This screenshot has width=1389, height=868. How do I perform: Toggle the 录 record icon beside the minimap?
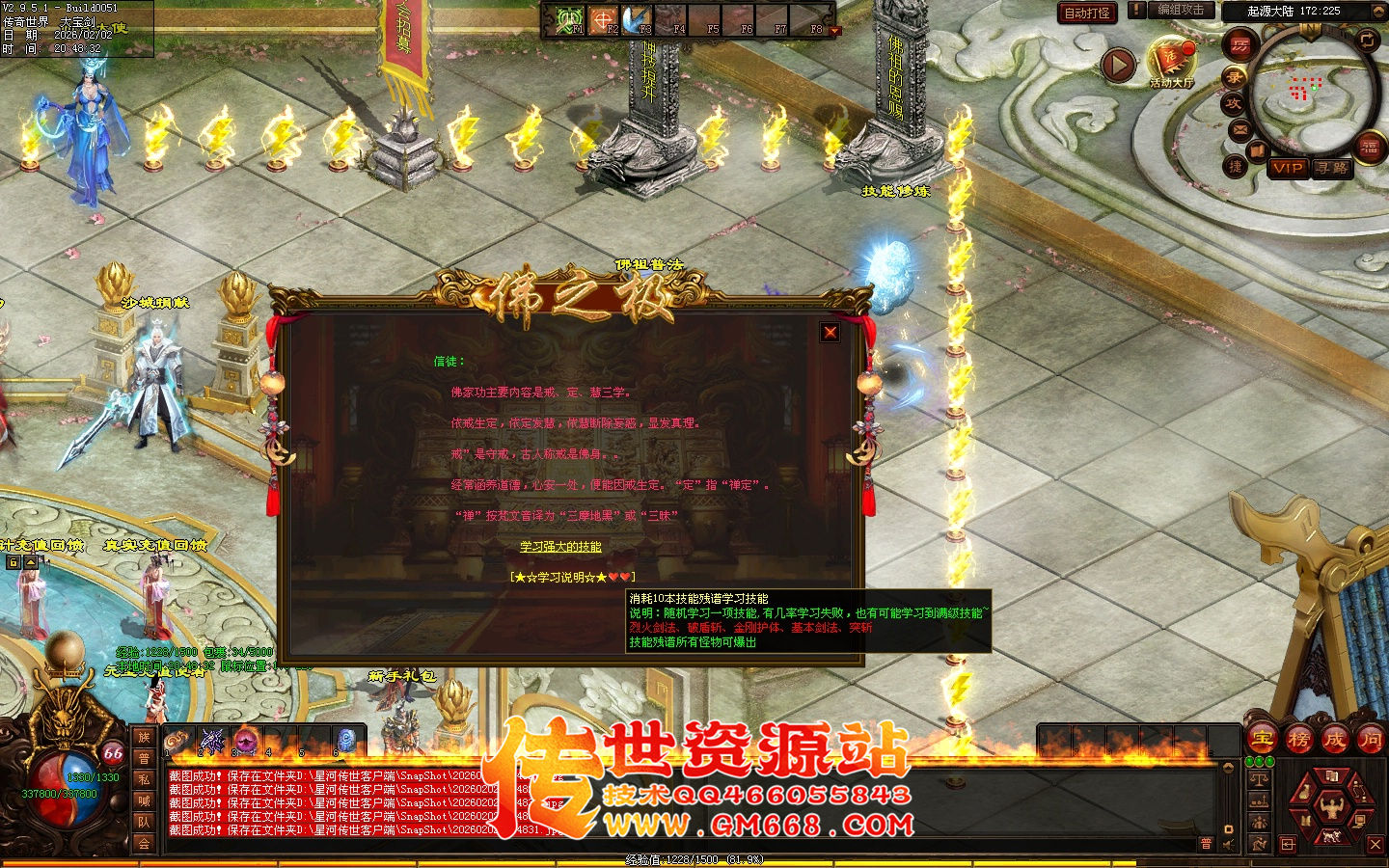1235,77
